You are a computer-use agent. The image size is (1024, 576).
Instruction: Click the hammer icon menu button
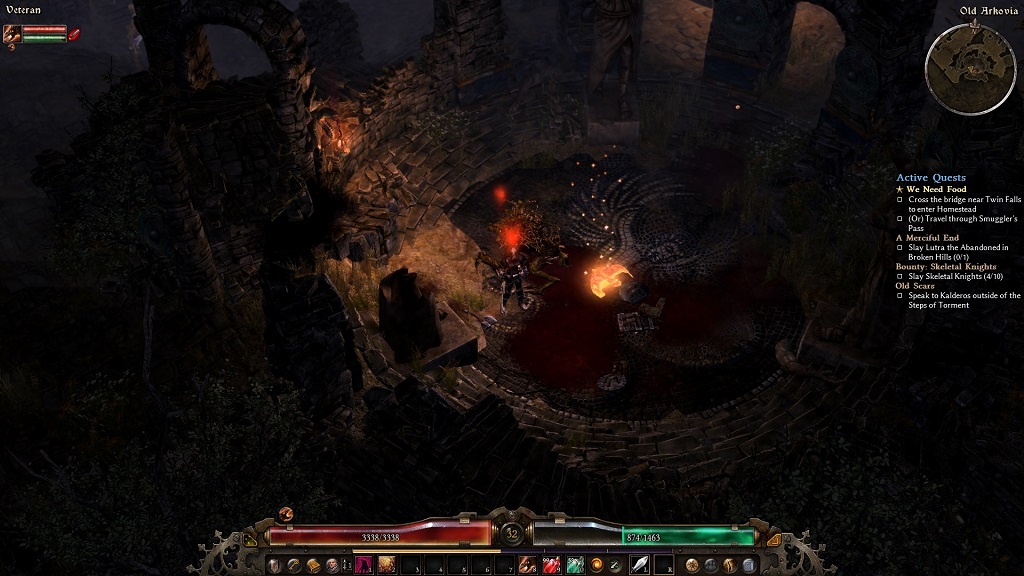[x=294, y=565]
